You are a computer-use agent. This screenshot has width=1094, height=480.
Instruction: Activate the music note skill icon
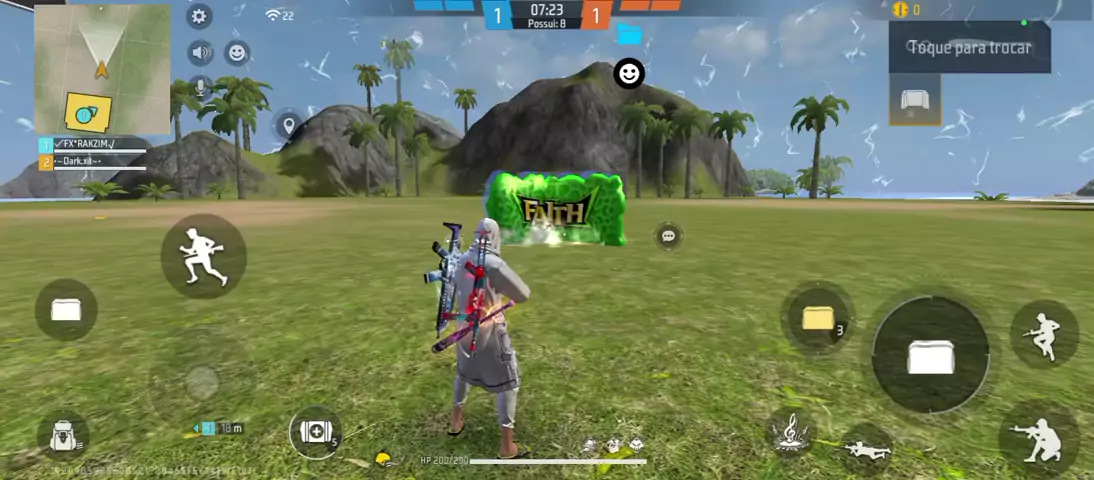click(793, 432)
